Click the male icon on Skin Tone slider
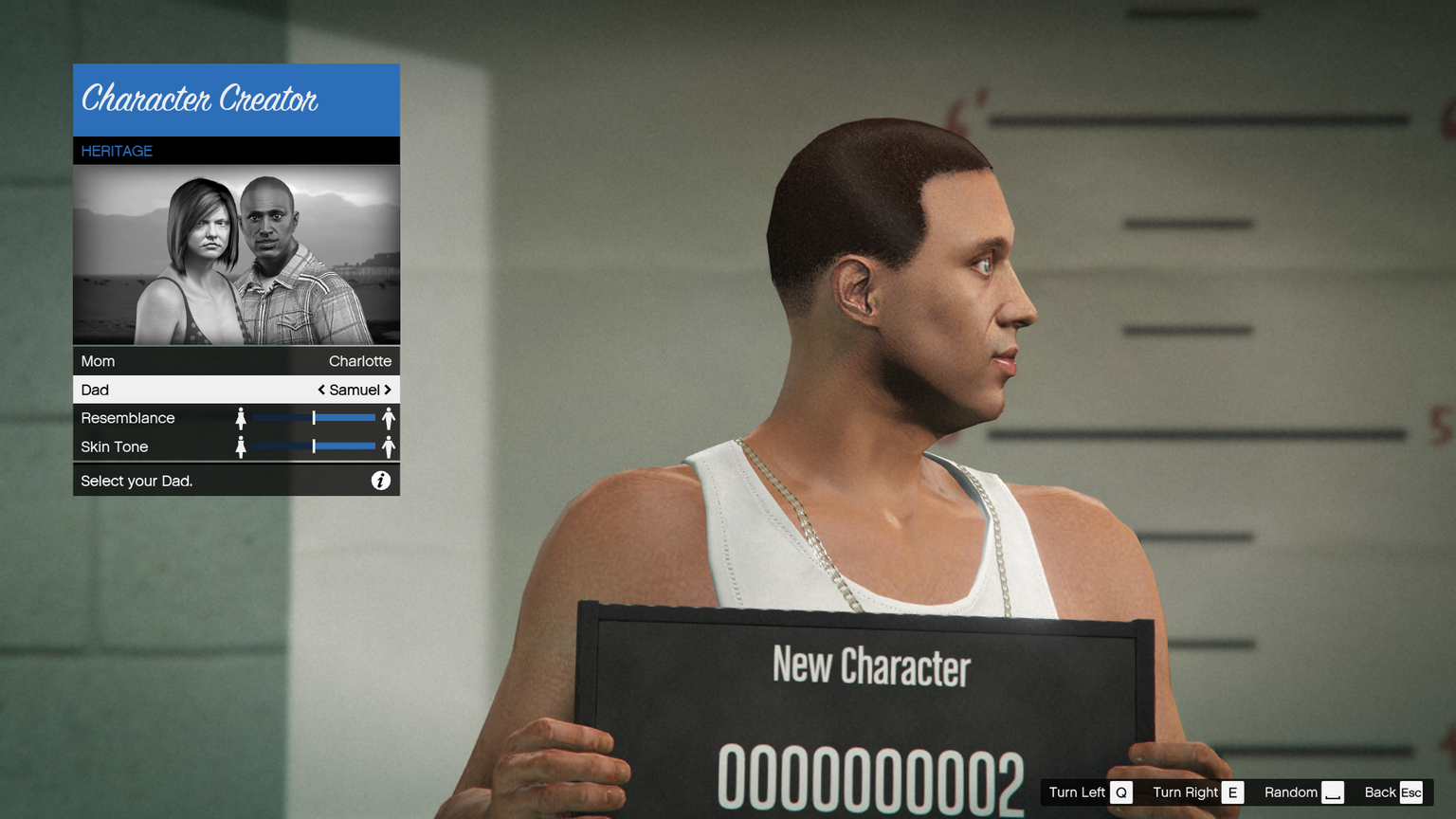This screenshot has height=819, width=1456. [x=389, y=446]
